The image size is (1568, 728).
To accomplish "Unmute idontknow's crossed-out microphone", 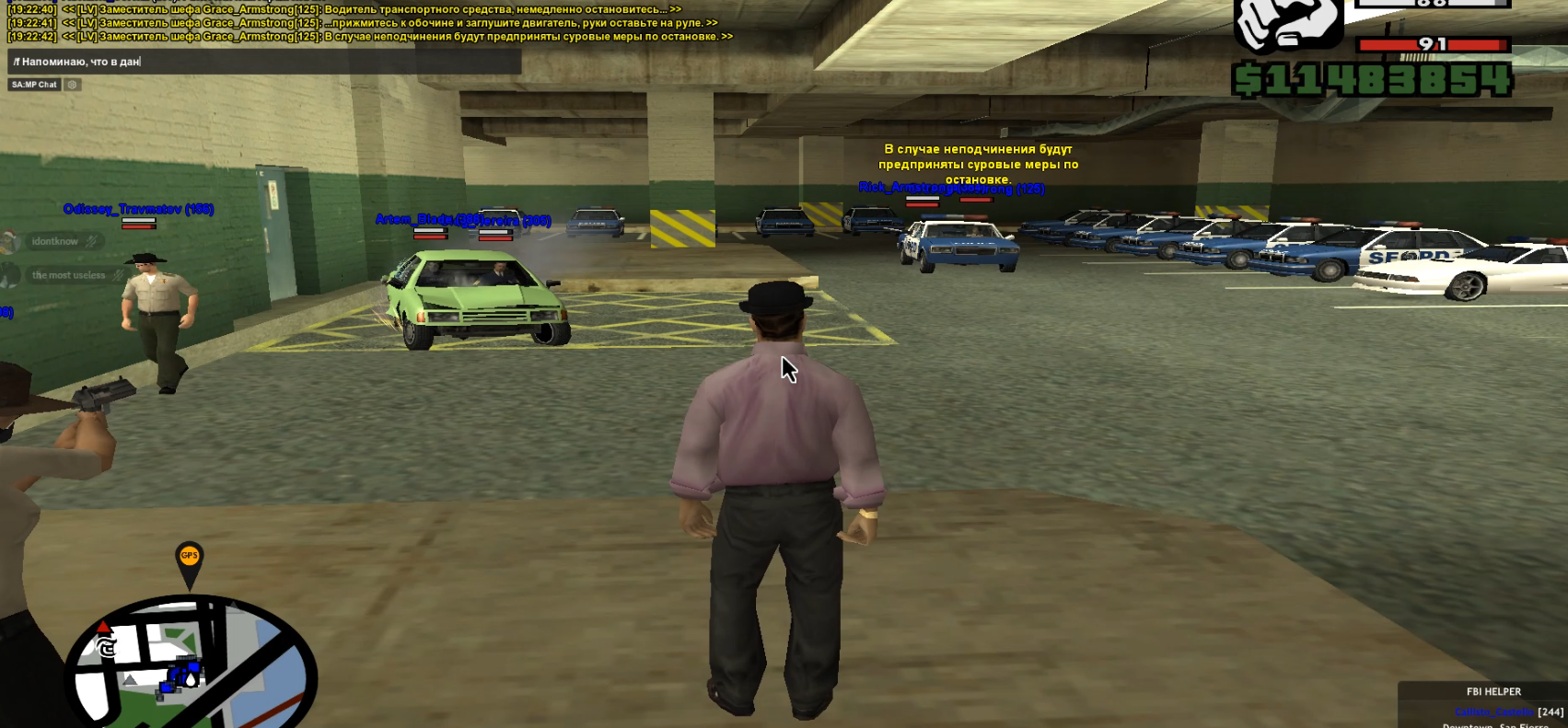I will point(90,241).
